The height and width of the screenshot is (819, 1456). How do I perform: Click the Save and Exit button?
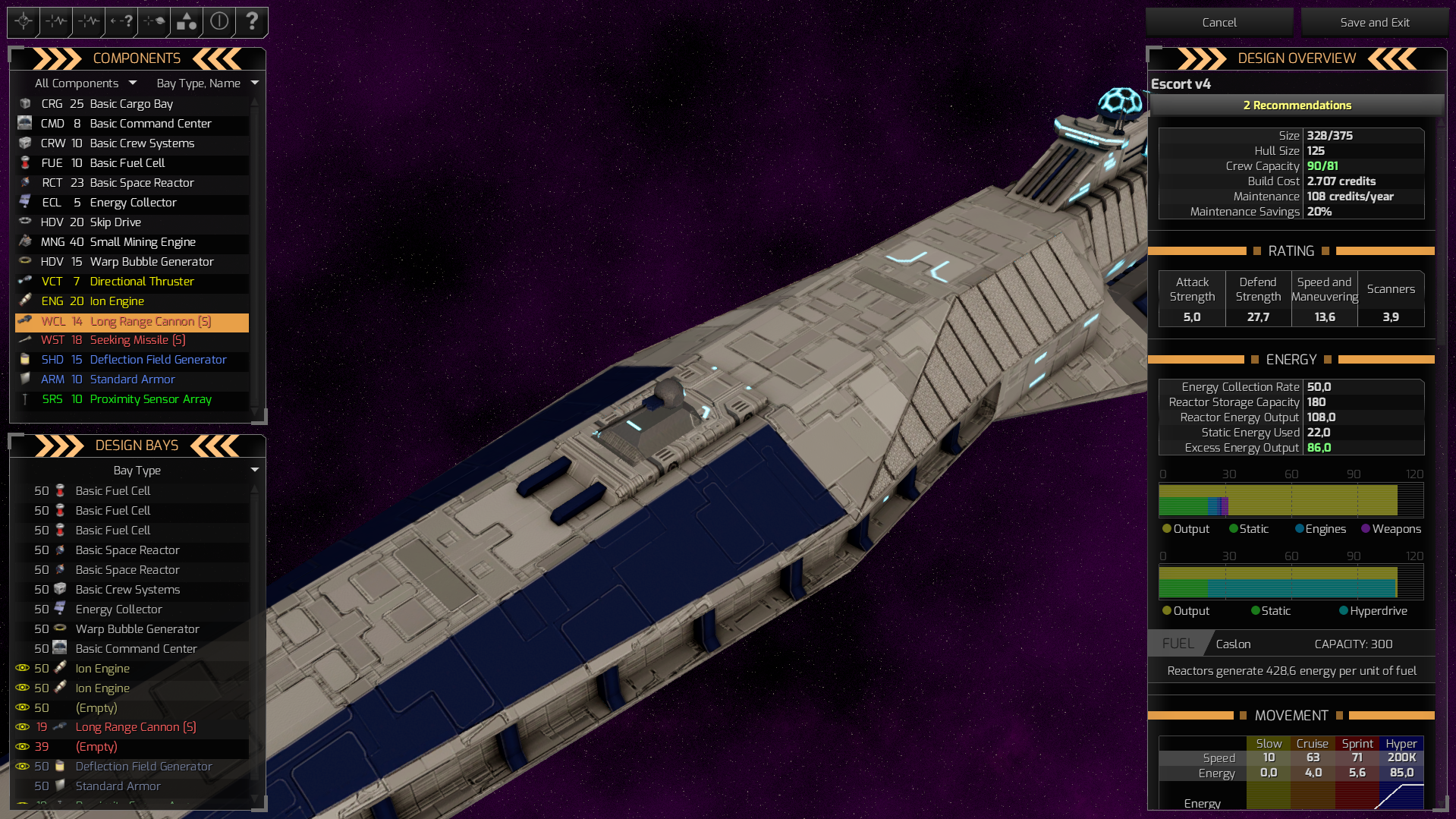coord(1375,22)
